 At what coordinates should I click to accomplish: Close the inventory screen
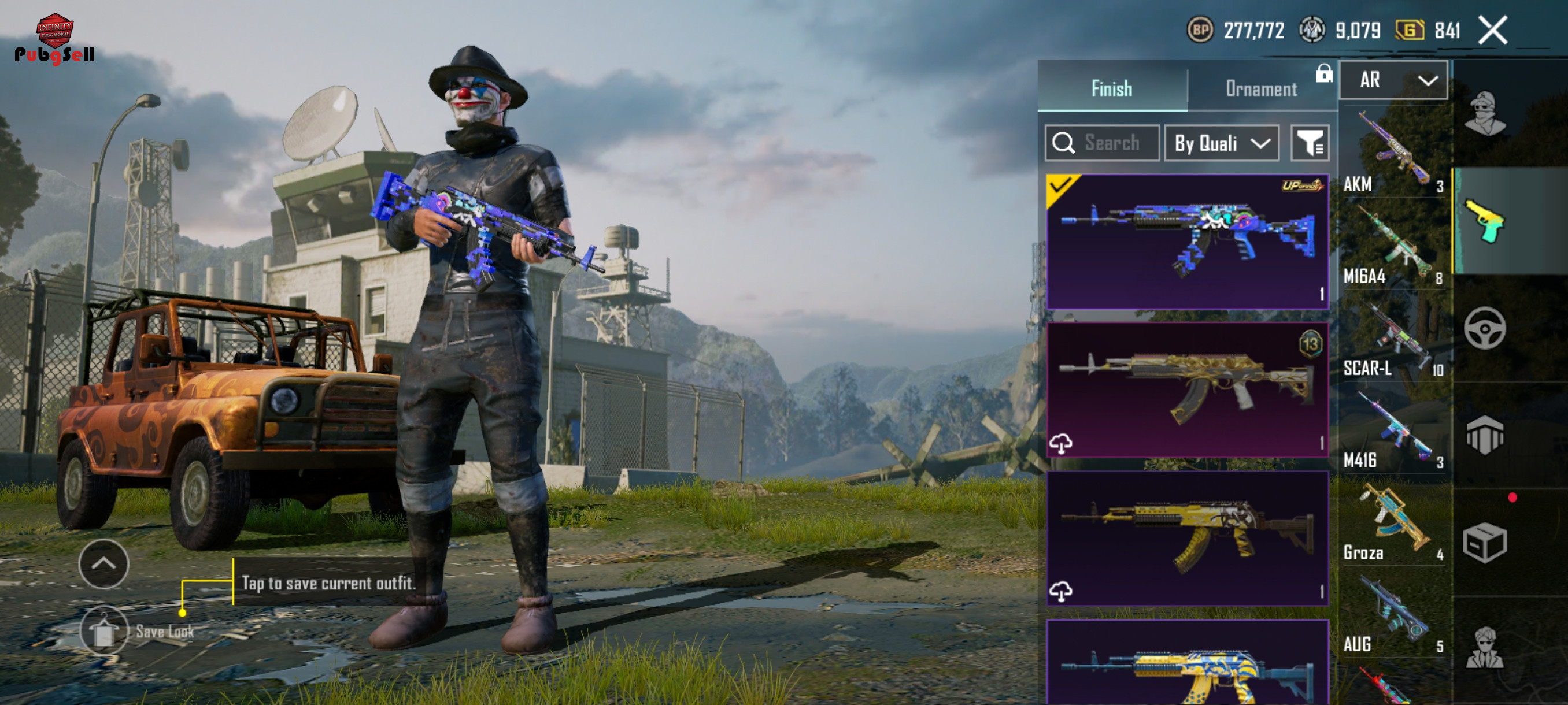click(x=1492, y=31)
